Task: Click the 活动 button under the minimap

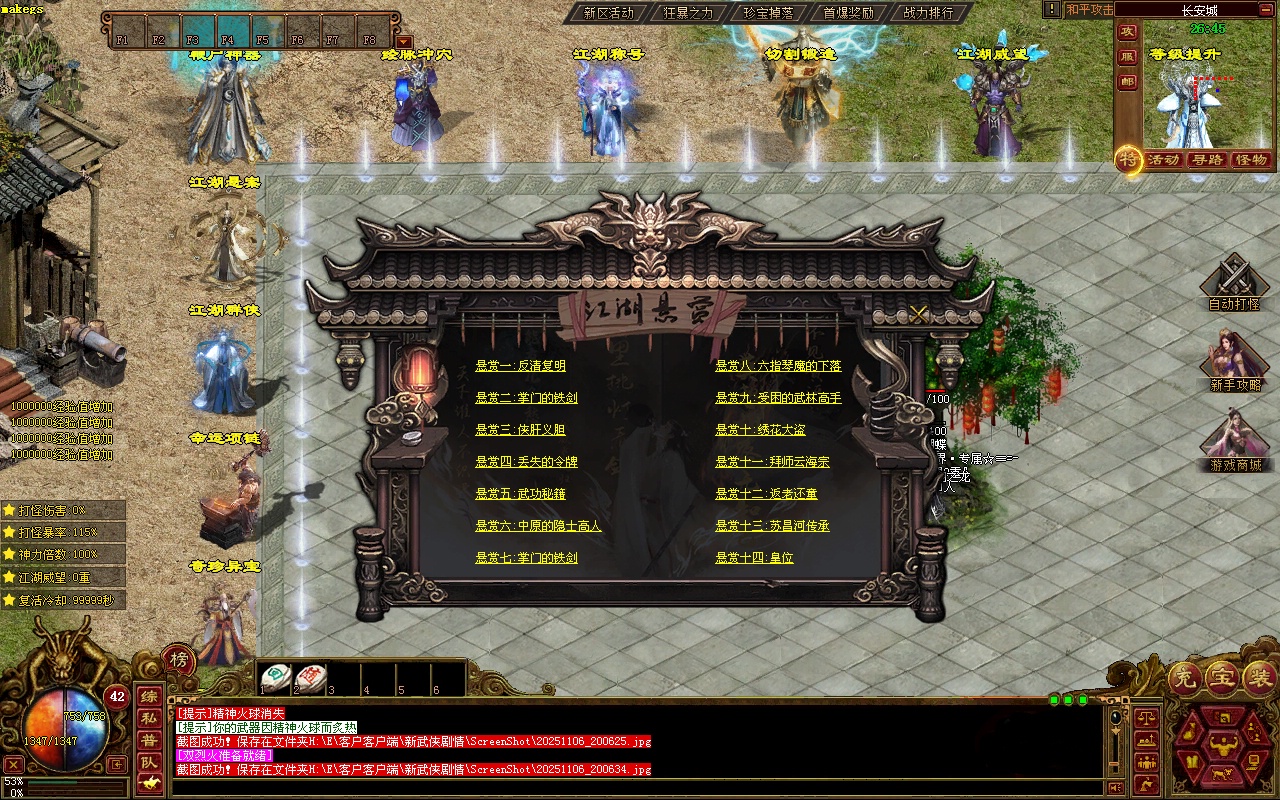Action: pos(1163,160)
